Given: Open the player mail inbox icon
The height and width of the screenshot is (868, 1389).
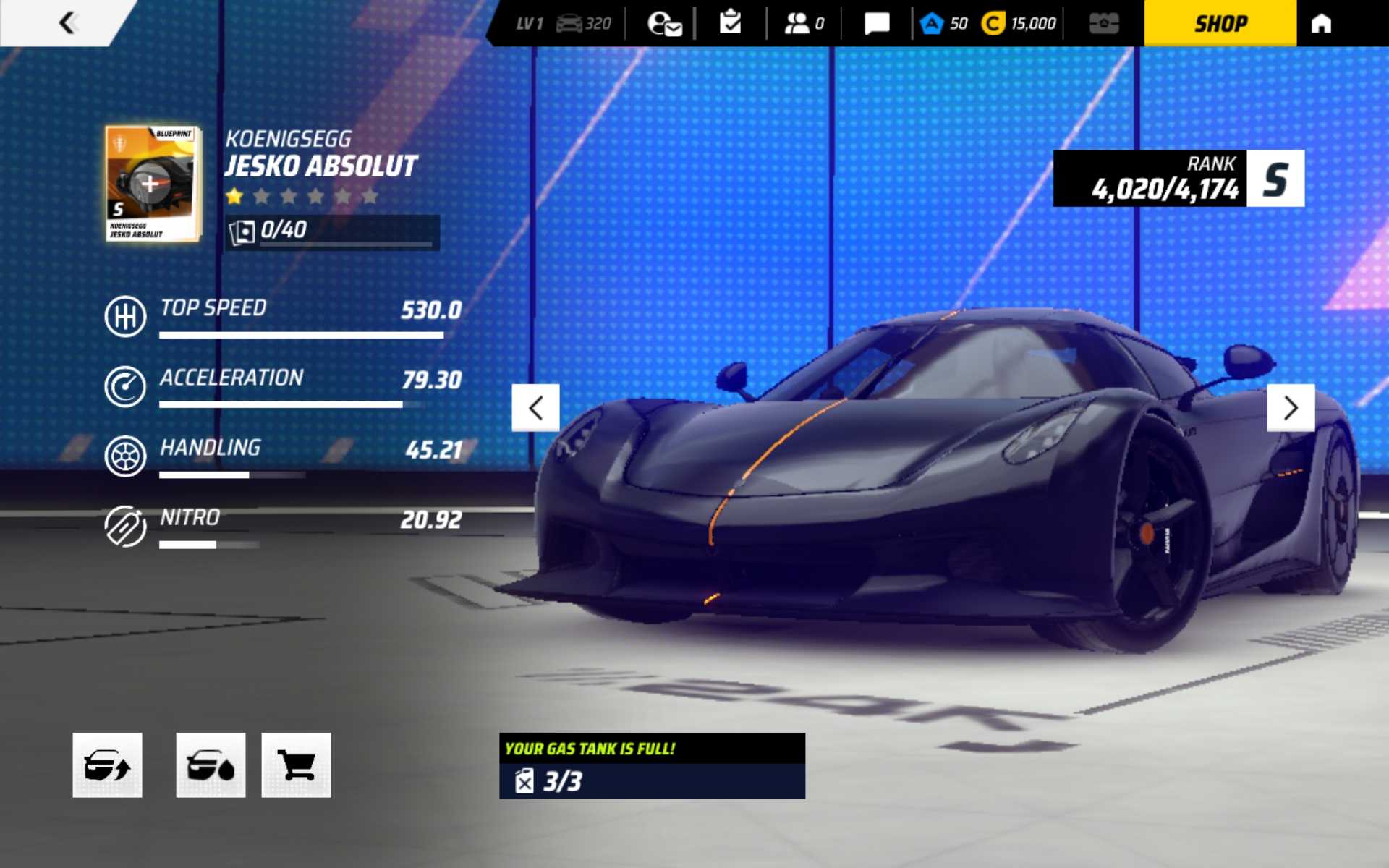Looking at the screenshot, I should coord(664,23).
